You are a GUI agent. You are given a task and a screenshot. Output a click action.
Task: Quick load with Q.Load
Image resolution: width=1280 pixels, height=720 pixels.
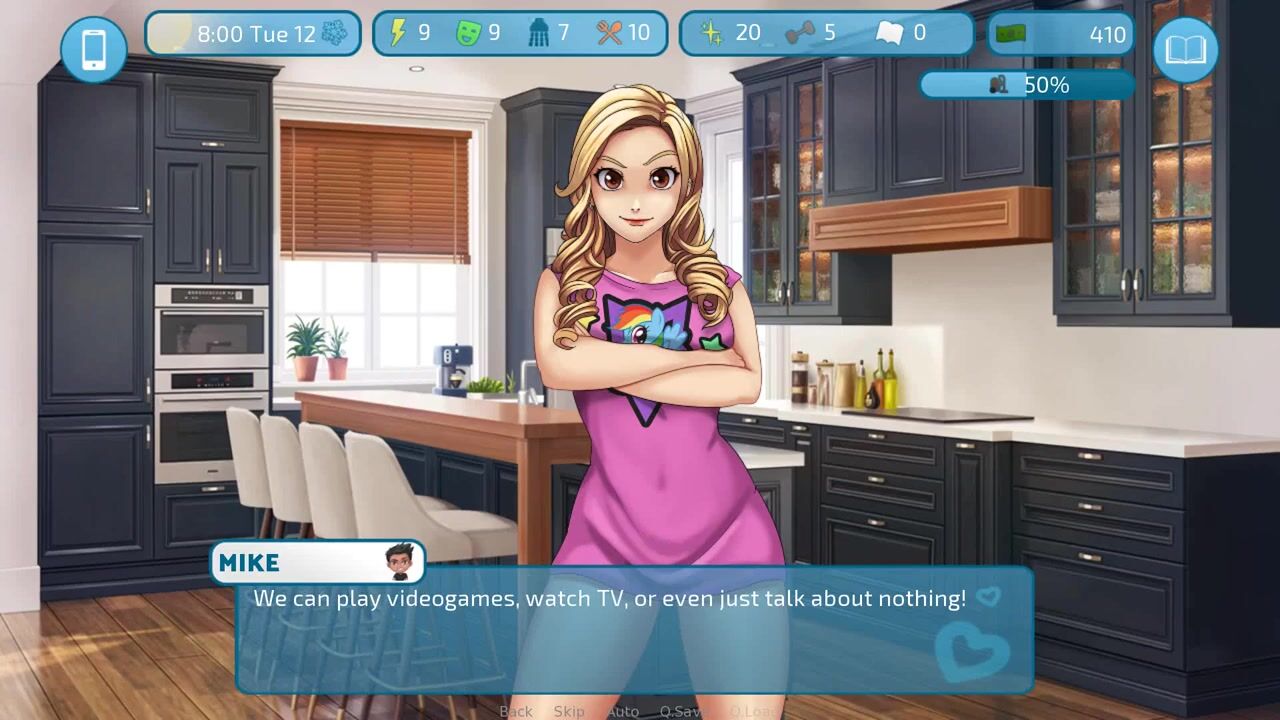coord(752,711)
